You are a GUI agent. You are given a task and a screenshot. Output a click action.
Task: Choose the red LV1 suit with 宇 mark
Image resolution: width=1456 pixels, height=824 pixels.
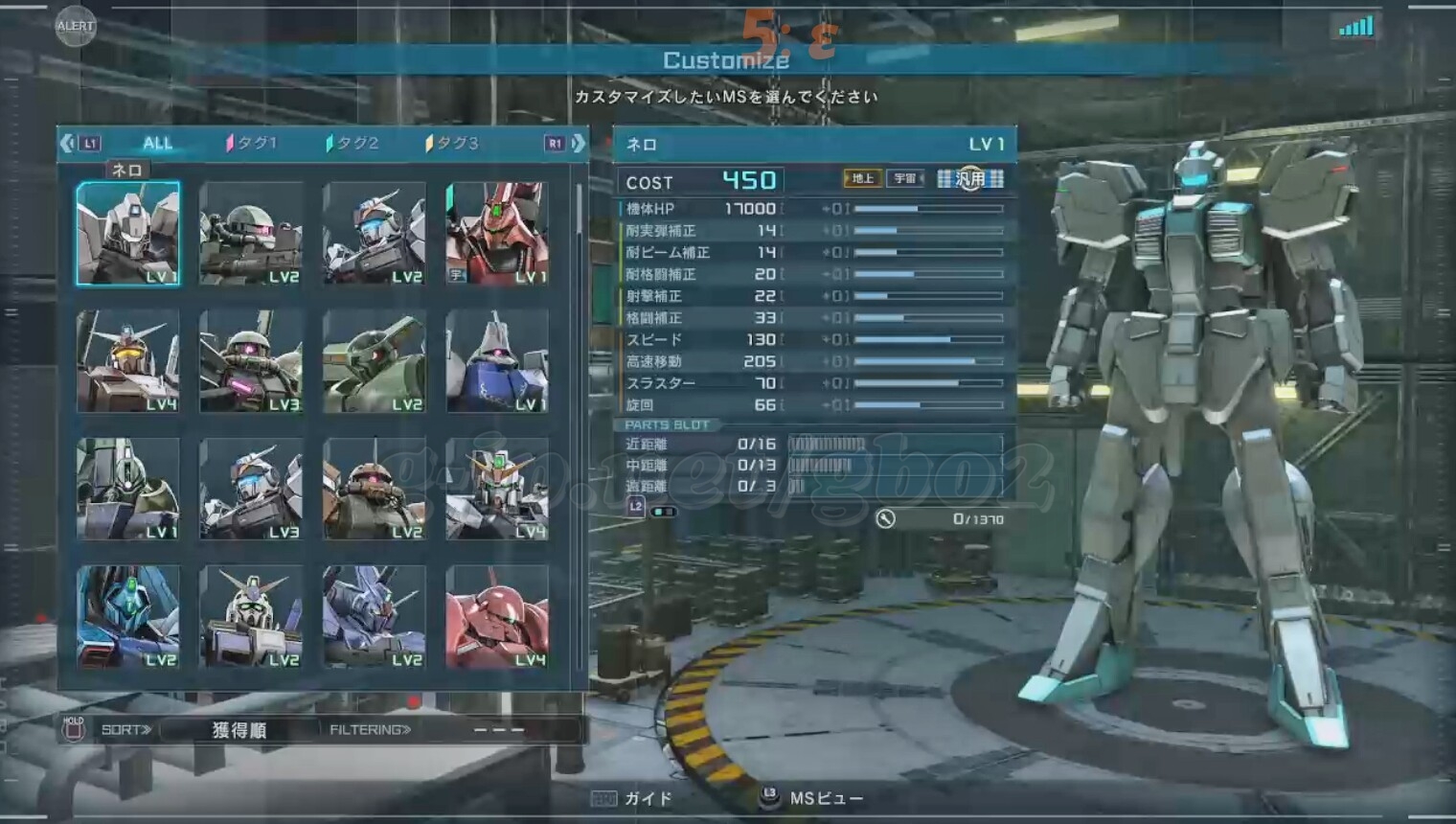(497, 233)
